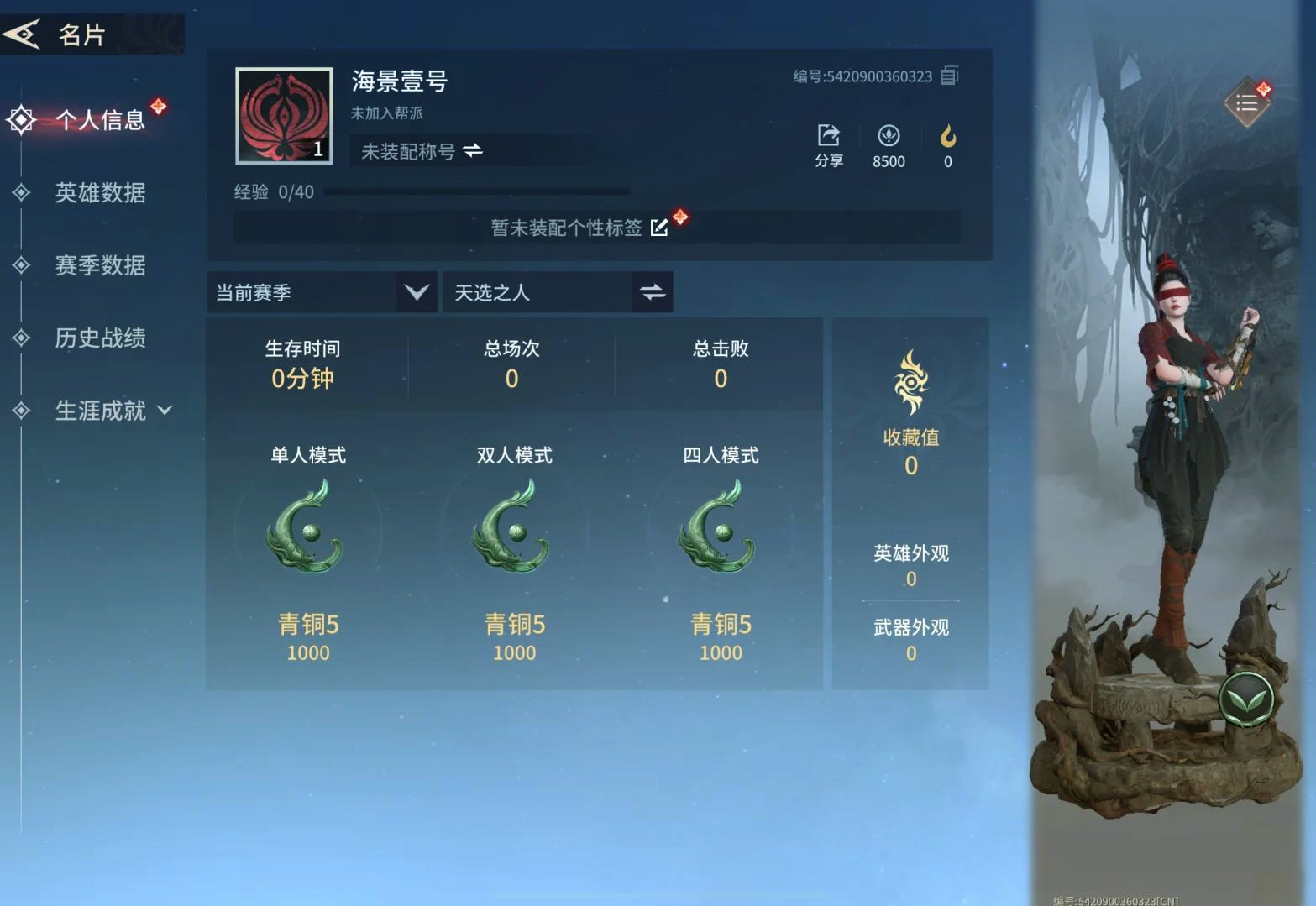Viewport: 1316px width, 906px height.
Task: Click the edit toggle on 暂未装配个性标签
Action: [x=660, y=227]
